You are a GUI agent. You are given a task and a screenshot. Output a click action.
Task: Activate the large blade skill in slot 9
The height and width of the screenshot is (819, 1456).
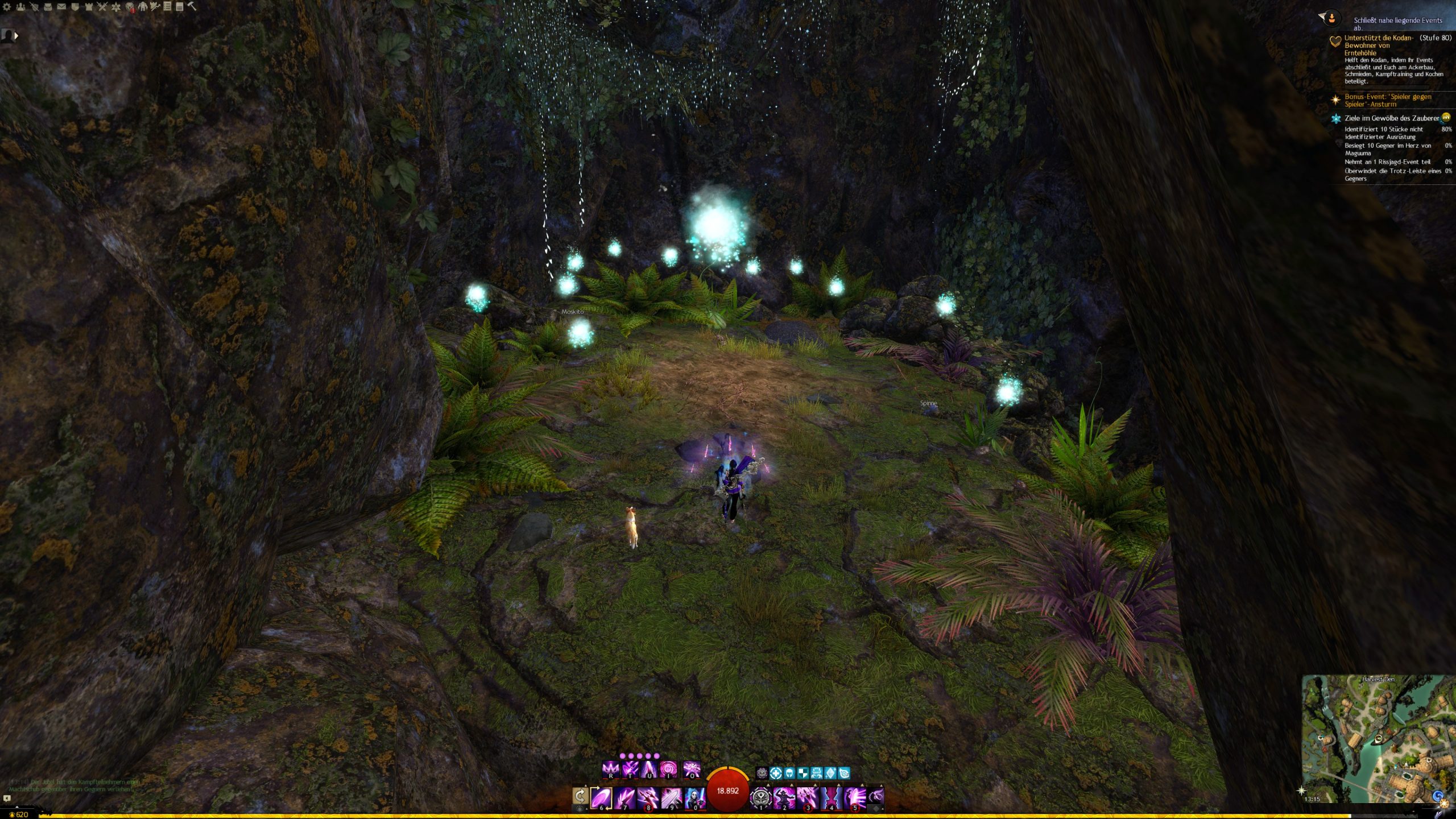click(x=671, y=797)
